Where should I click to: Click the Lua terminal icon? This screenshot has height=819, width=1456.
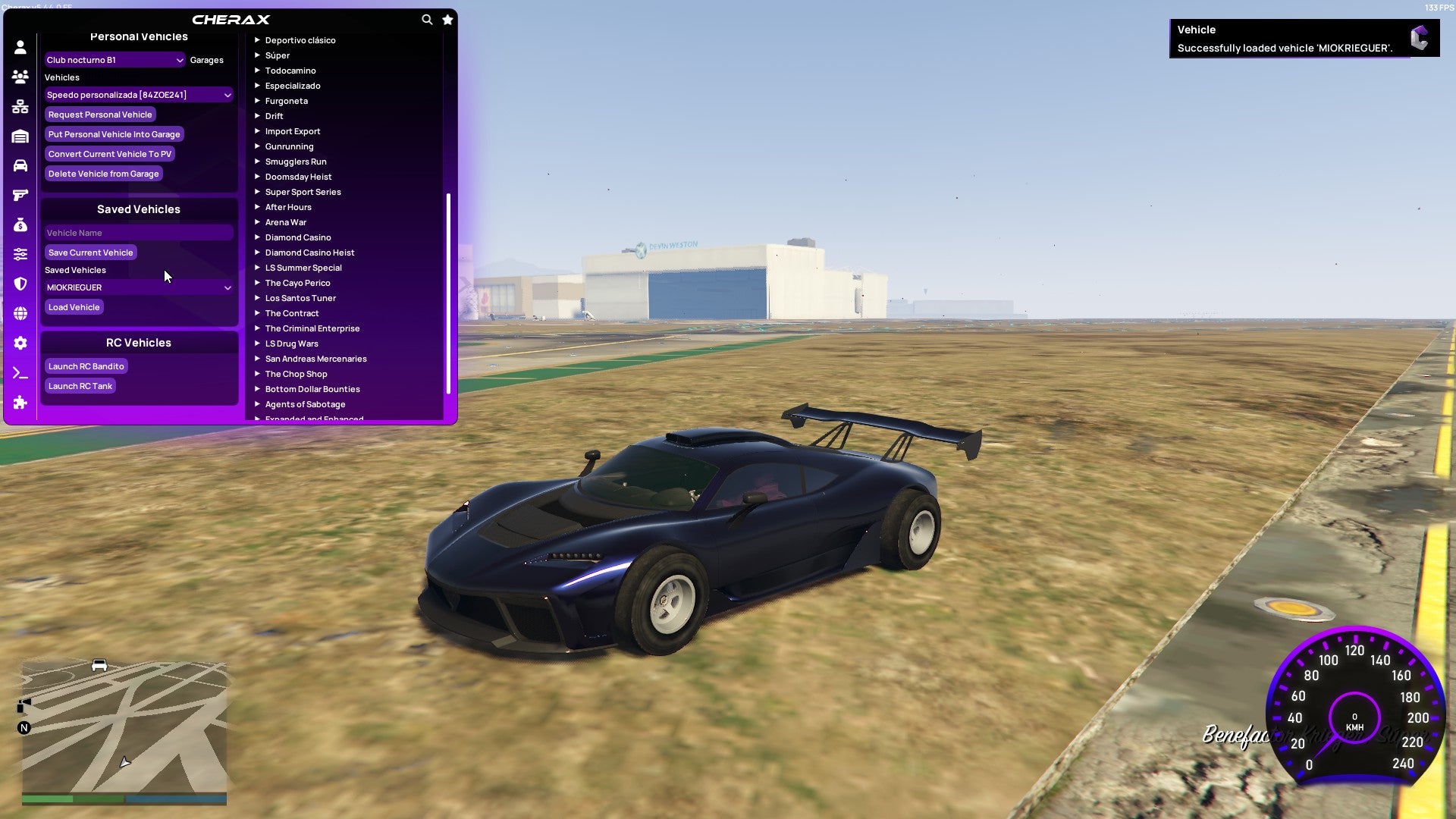[x=20, y=372]
